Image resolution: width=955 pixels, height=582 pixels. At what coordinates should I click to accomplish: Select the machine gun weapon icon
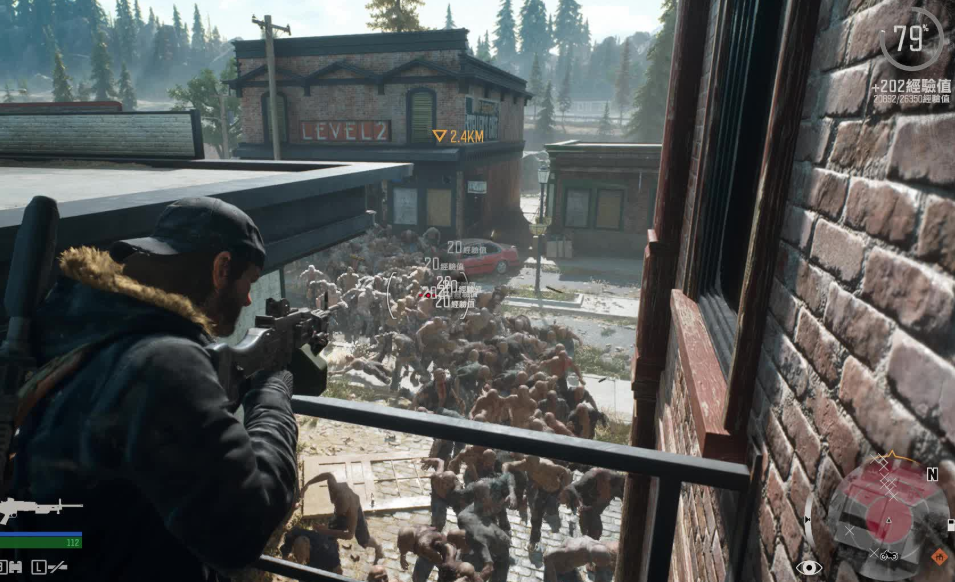click(38, 509)
